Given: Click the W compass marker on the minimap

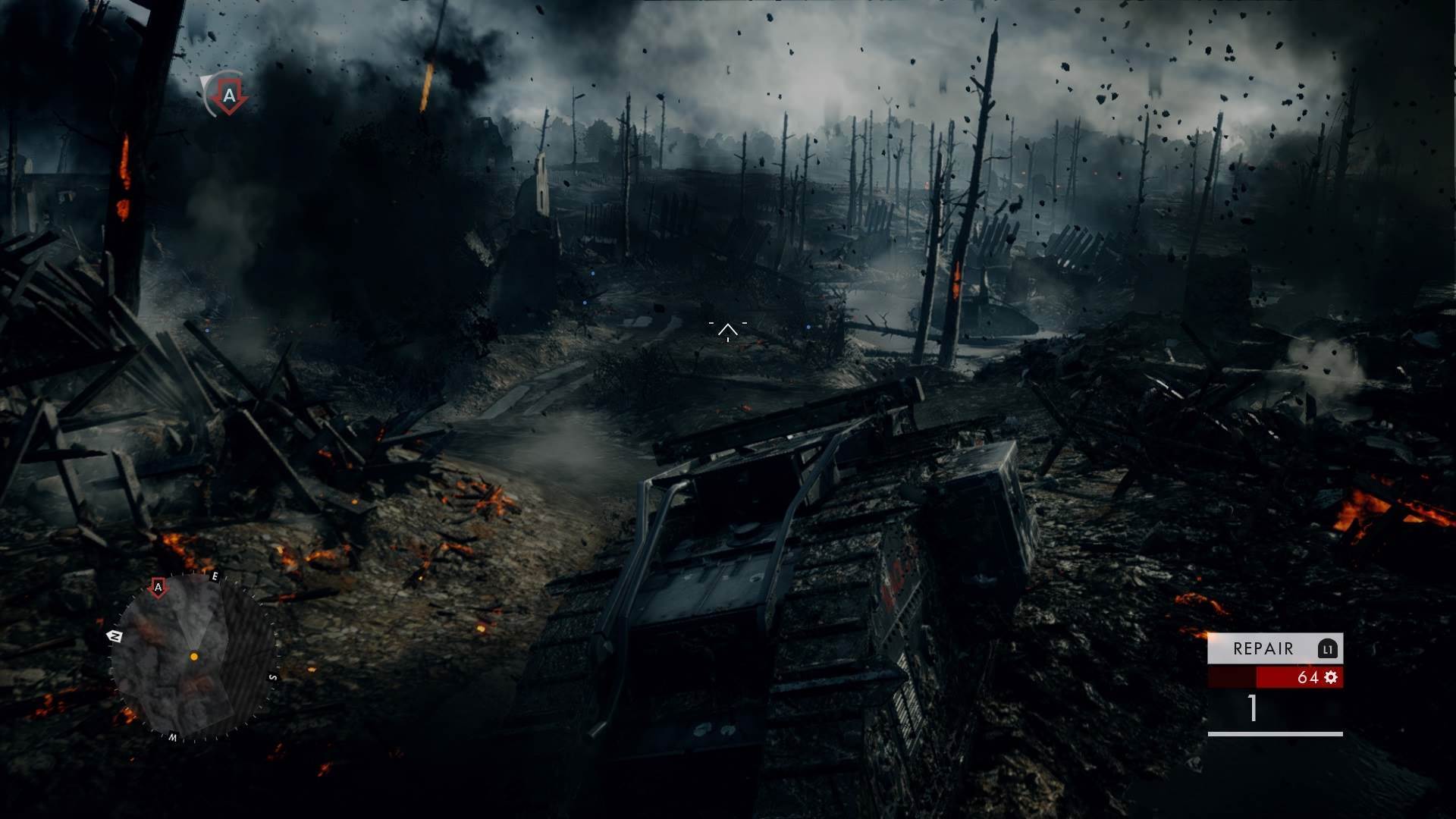Looking at the screenshot, I should [x=174, y=736].
